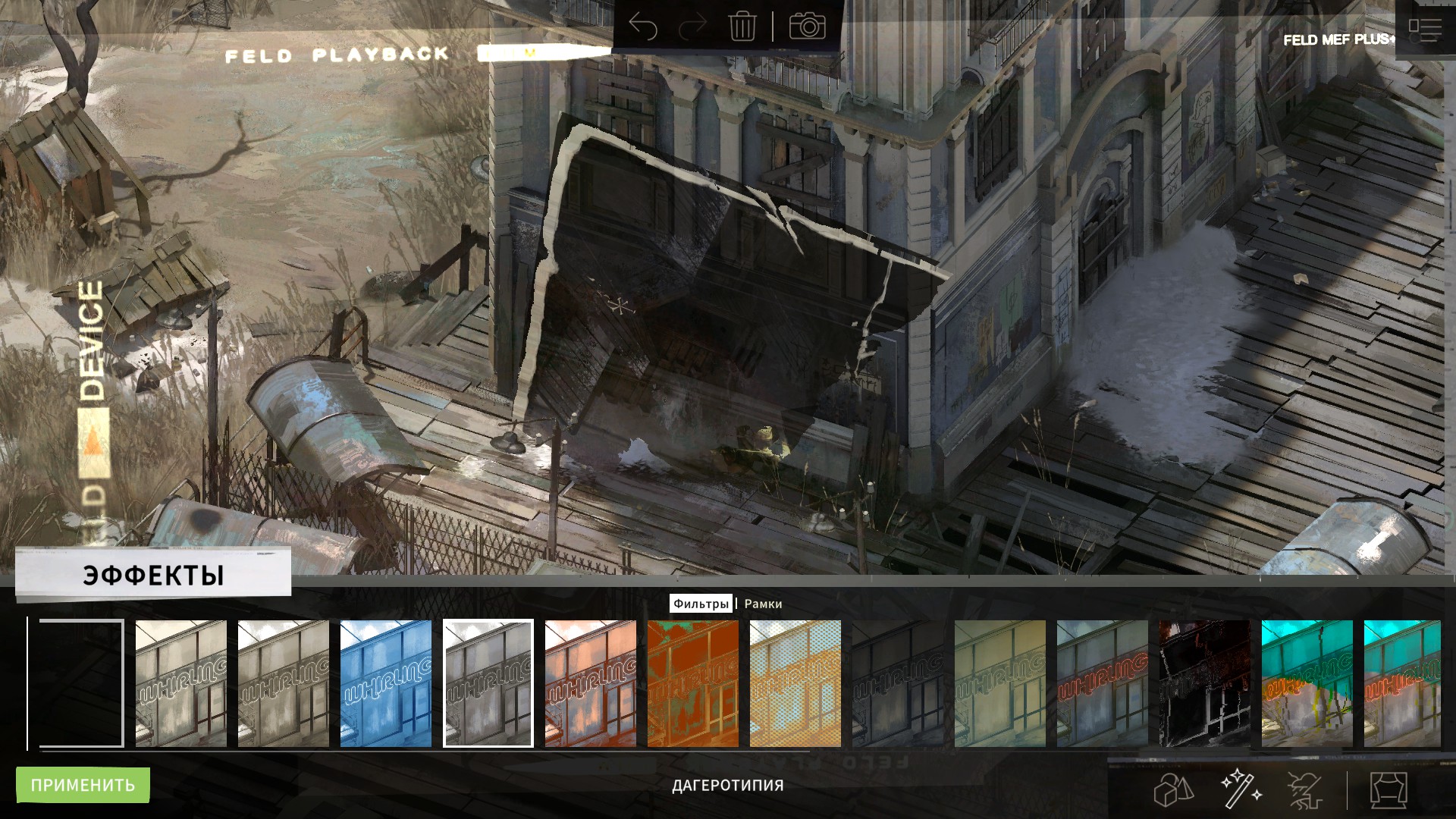Undo the last action
This screenshot has width=1456, height=819.
coord(643,27)
